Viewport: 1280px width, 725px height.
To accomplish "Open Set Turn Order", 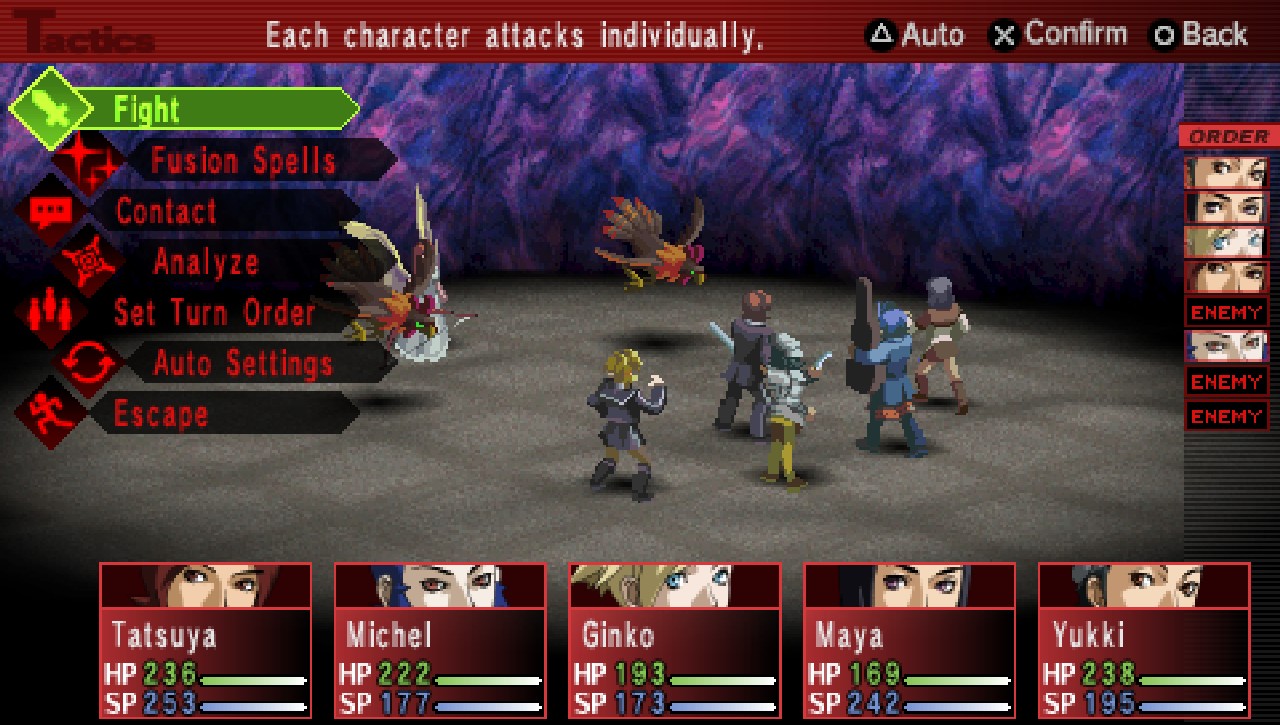I will 214,313.
